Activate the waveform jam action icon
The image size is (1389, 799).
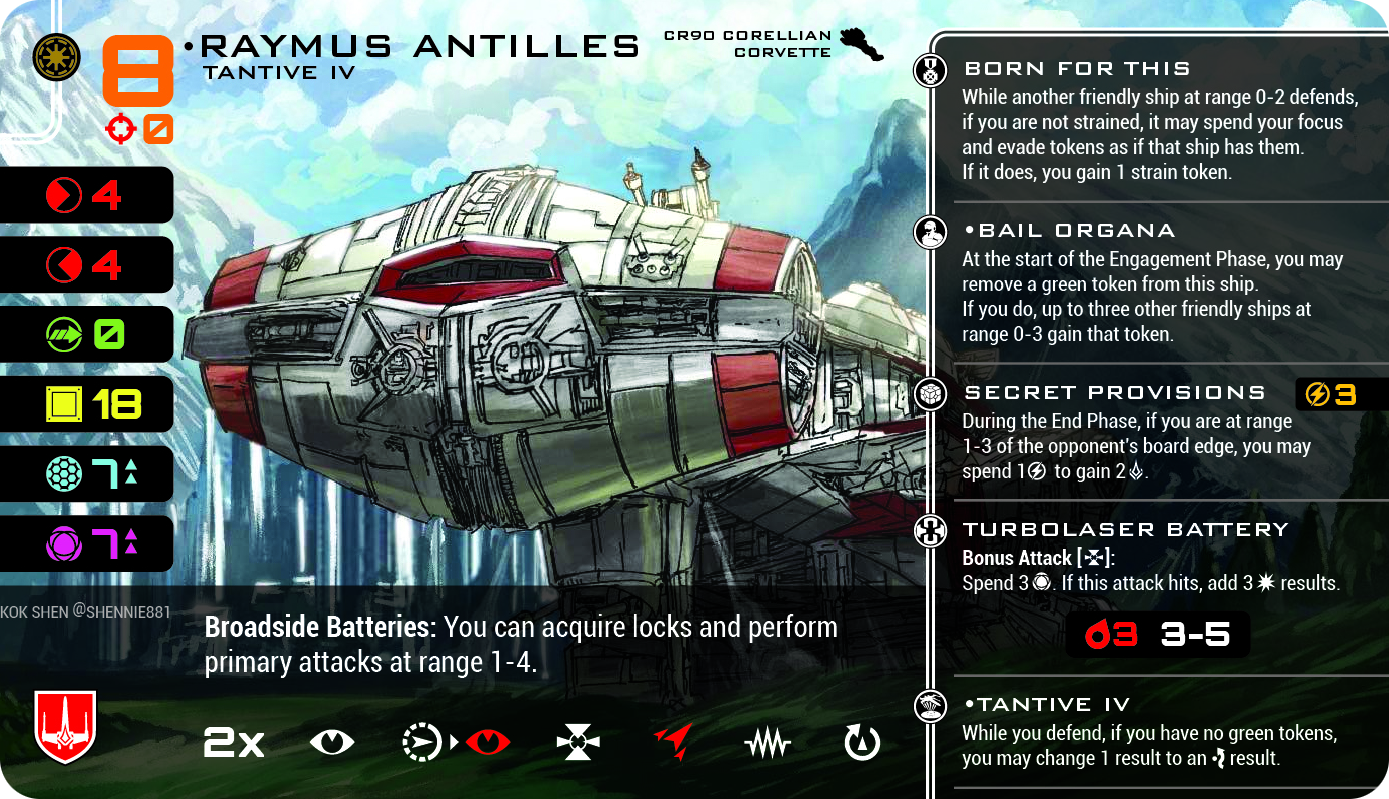click(x=768, y=742)
